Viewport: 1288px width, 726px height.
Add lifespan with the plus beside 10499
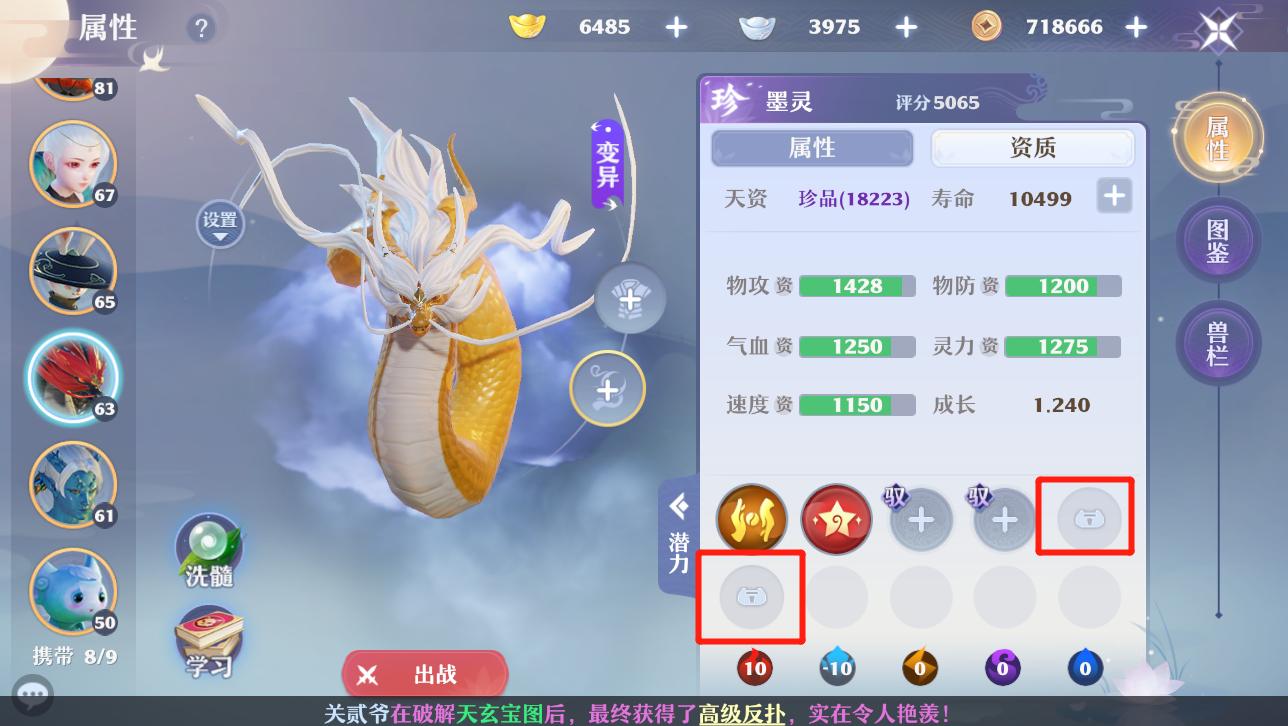1113,196
